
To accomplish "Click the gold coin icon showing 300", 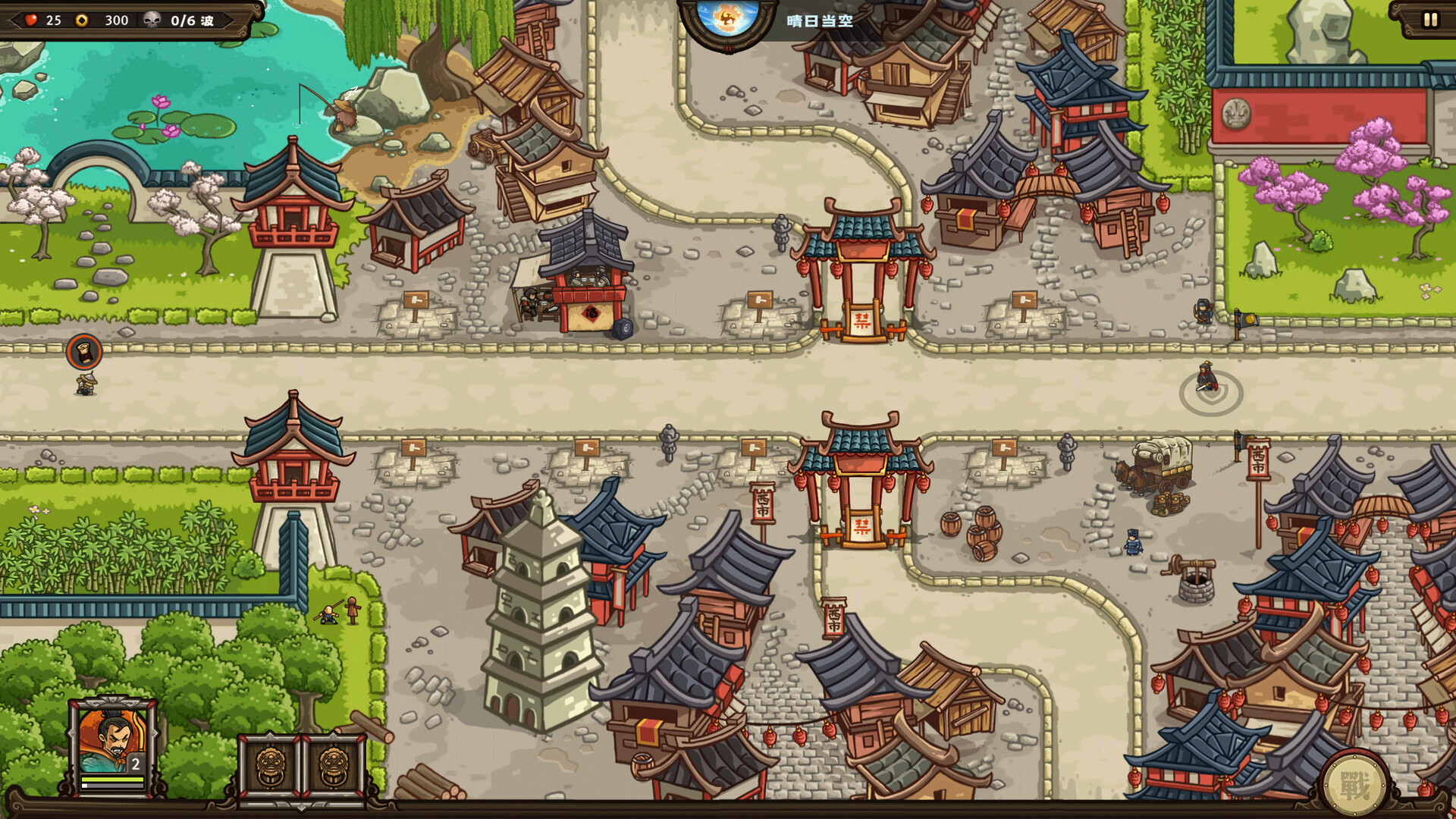I will [80, 20].
